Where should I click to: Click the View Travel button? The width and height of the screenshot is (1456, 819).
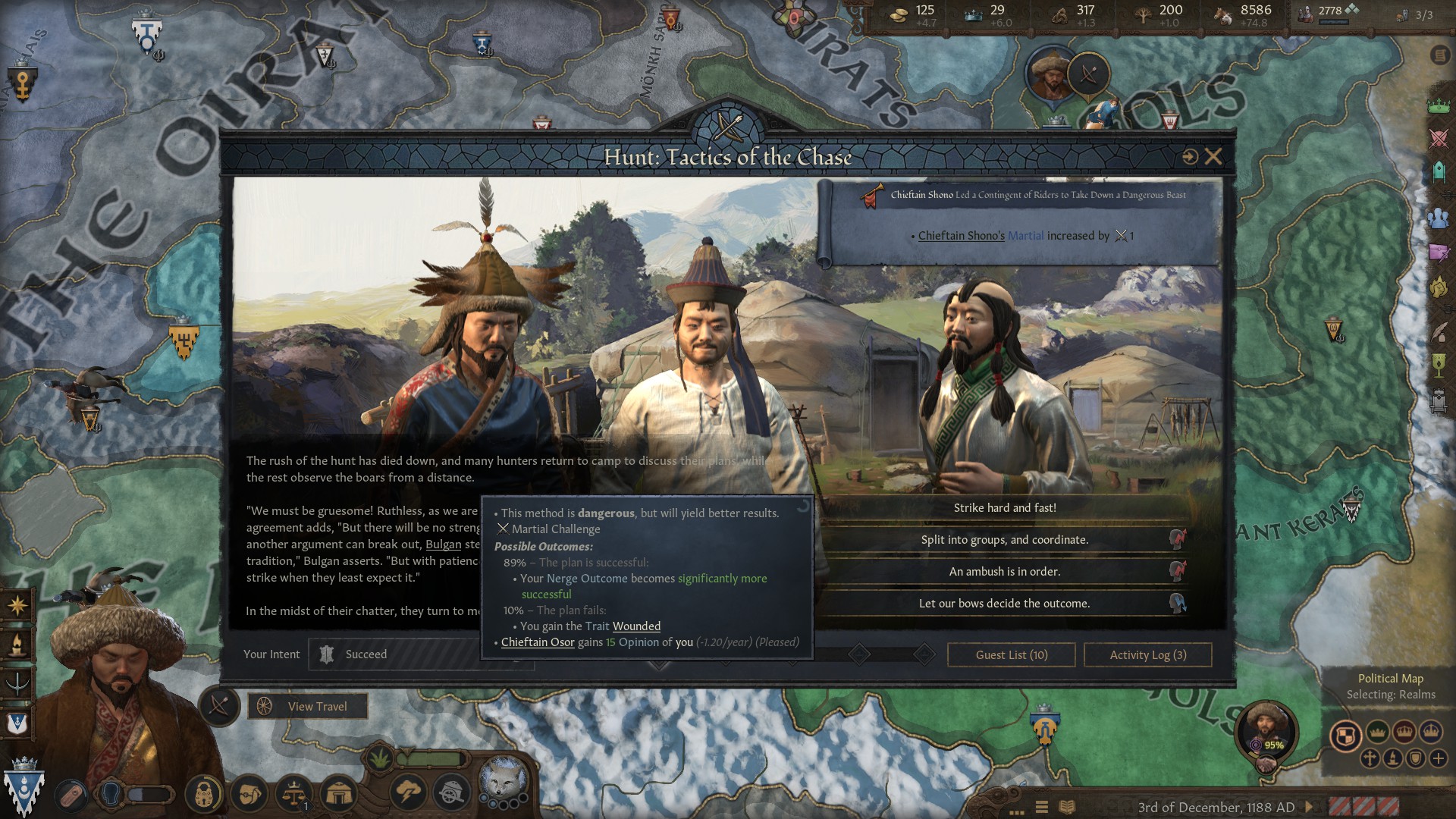[308, 707]
